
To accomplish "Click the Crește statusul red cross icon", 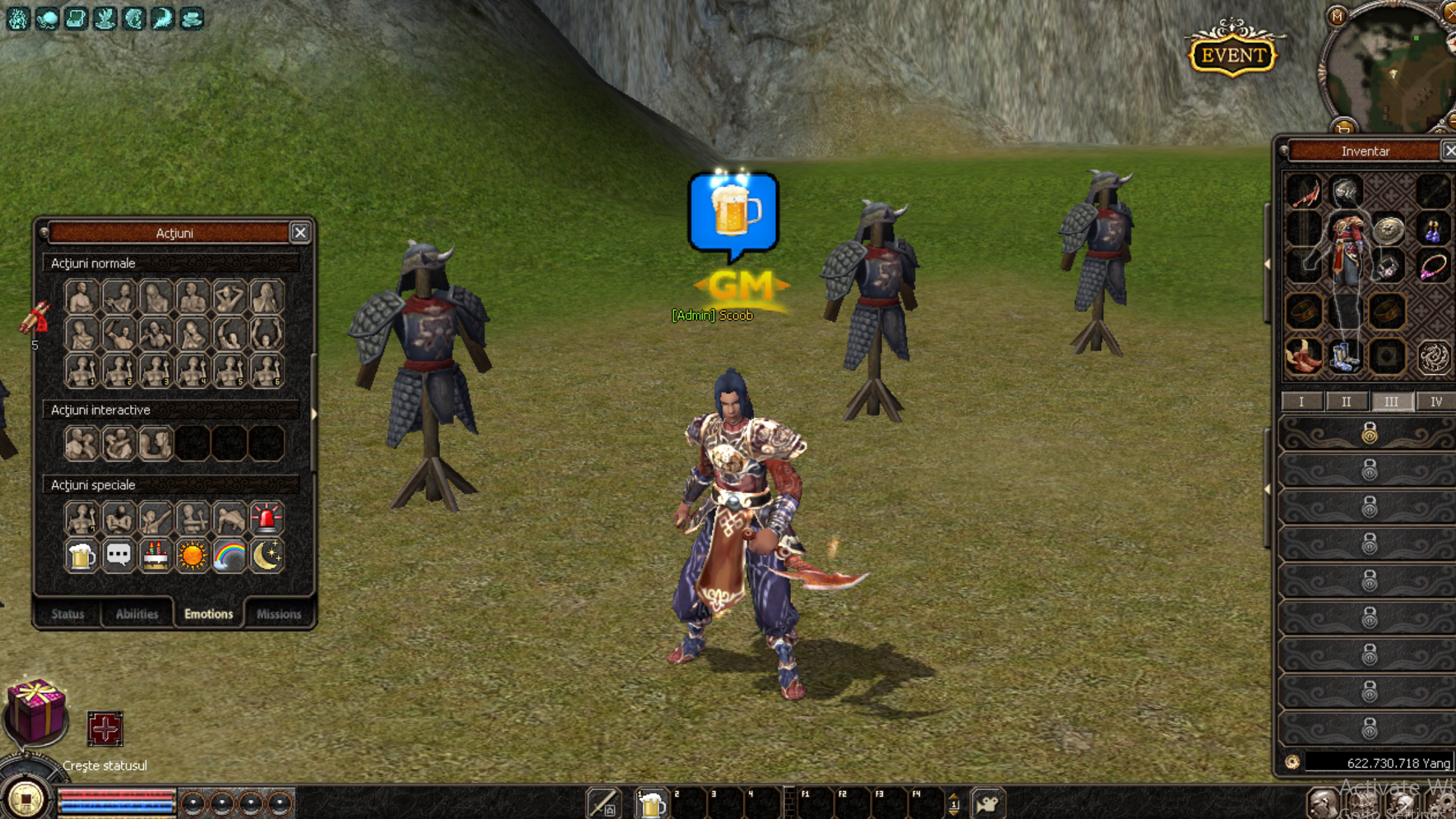I will (107, 730).
